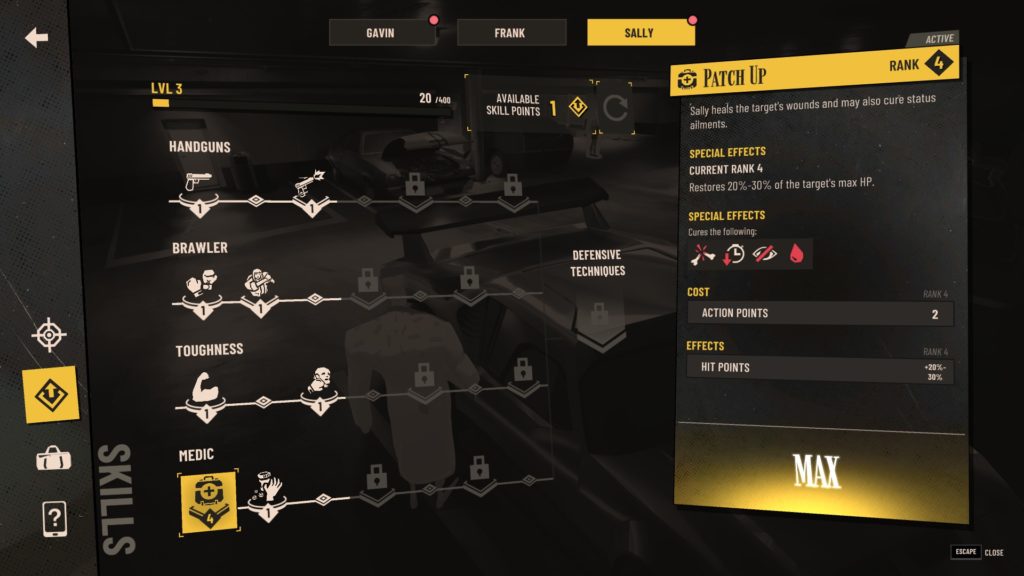
Task: Choose the hand with pills Medic skill
Action: coord(265,488)
